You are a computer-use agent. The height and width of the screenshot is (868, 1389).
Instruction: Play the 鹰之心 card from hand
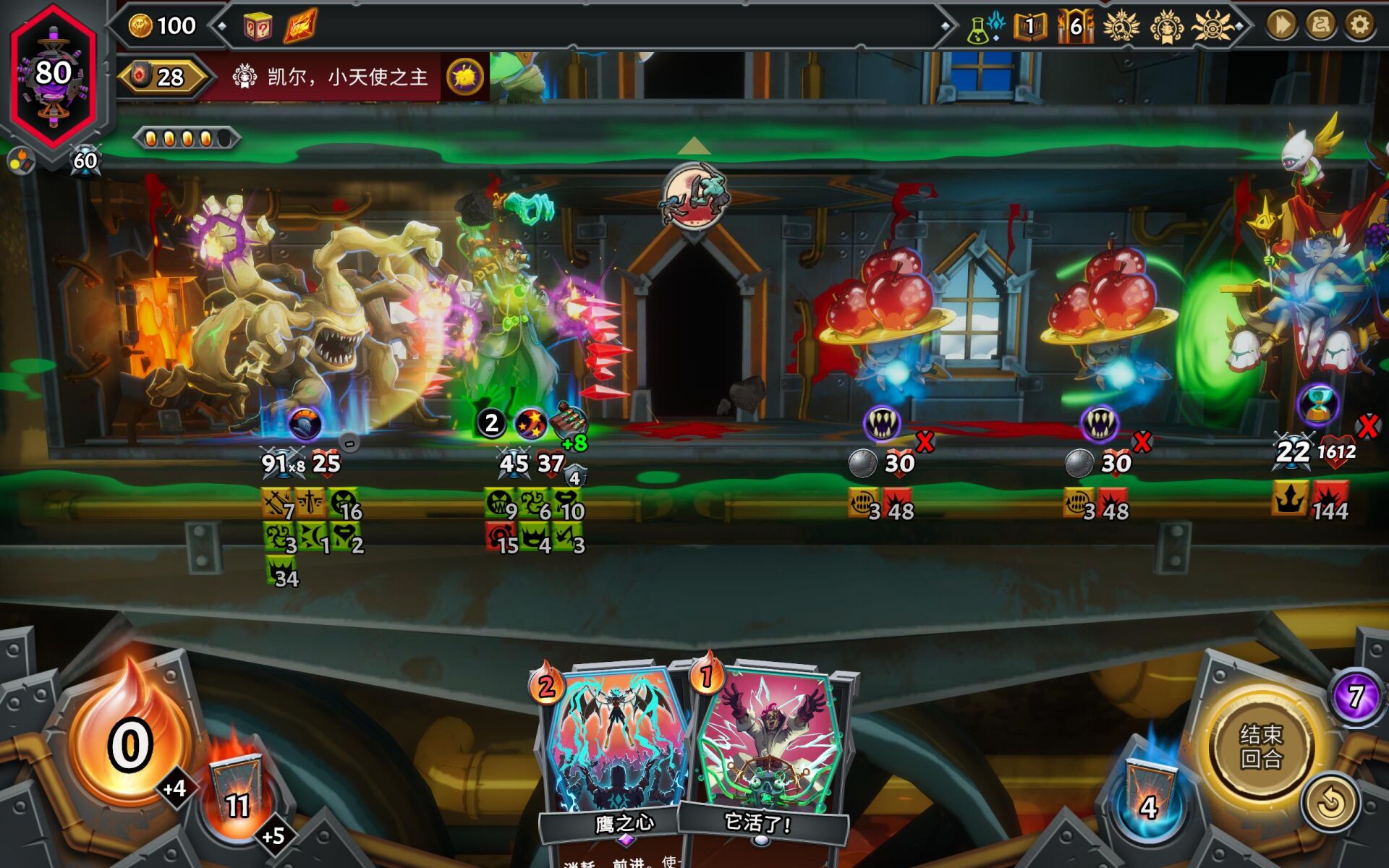[616, 752]
